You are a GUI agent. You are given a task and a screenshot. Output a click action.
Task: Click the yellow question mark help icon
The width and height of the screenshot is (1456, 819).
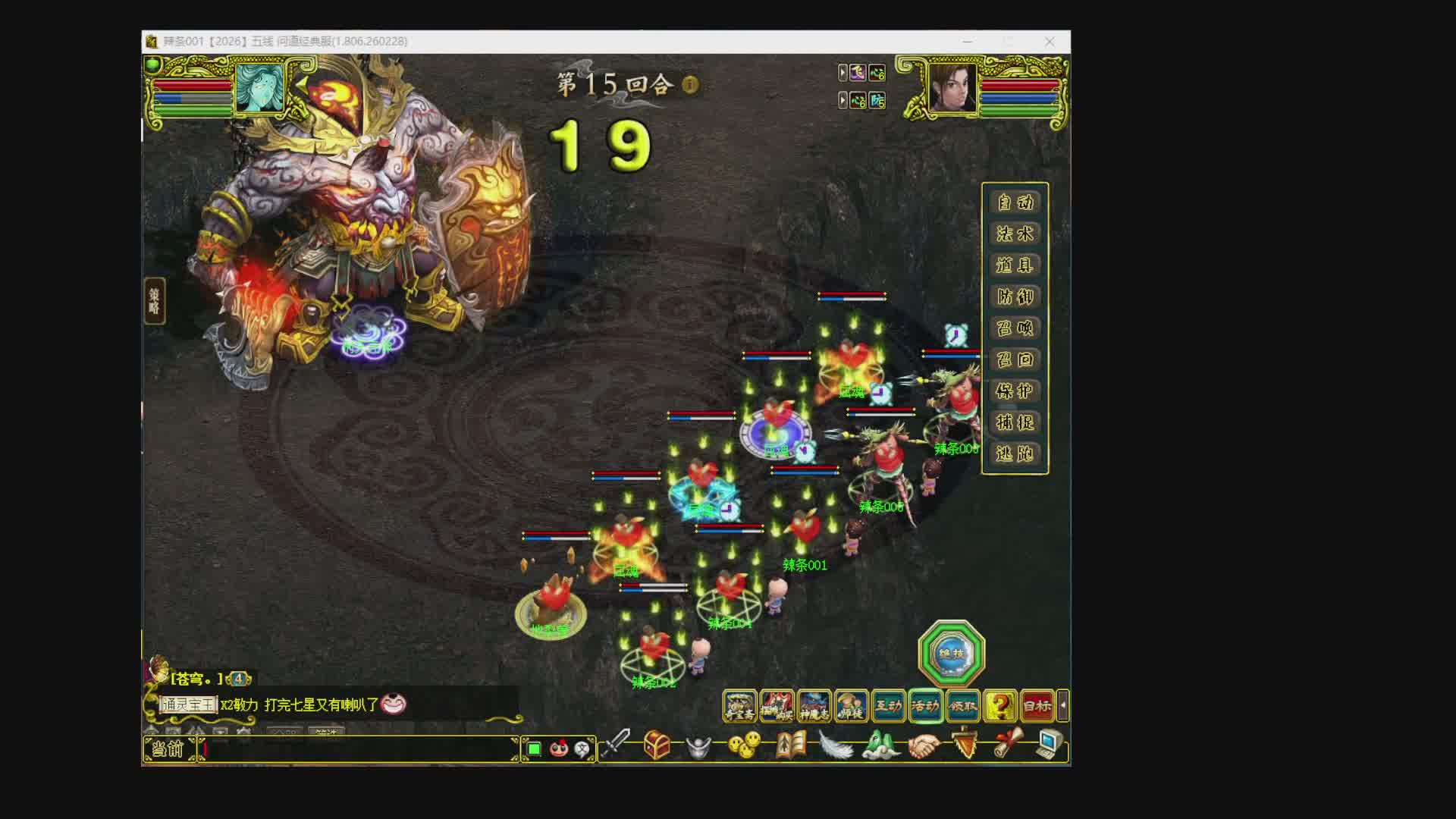point(999,706)
